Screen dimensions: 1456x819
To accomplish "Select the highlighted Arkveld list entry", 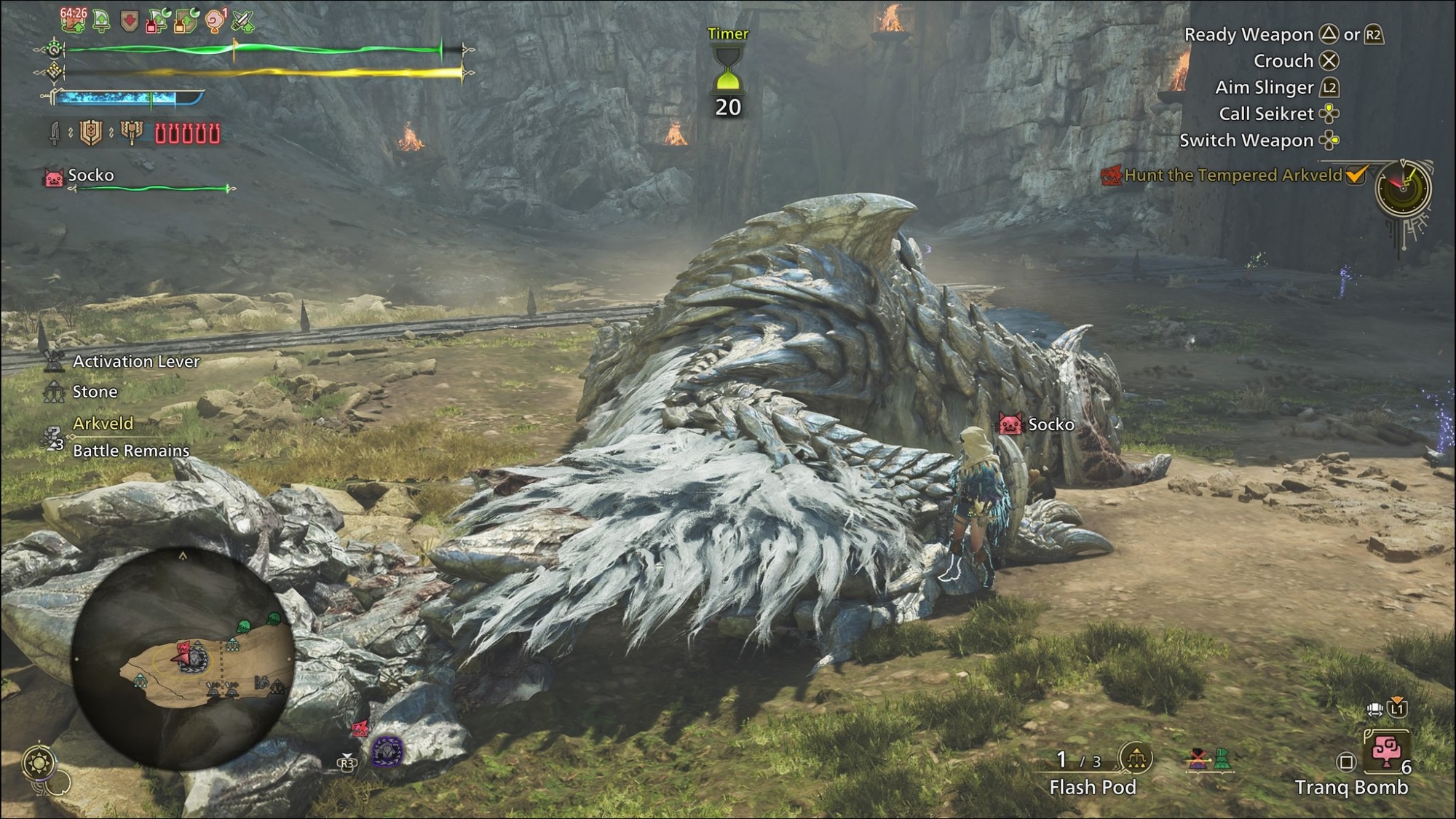I will pos(103,423).
